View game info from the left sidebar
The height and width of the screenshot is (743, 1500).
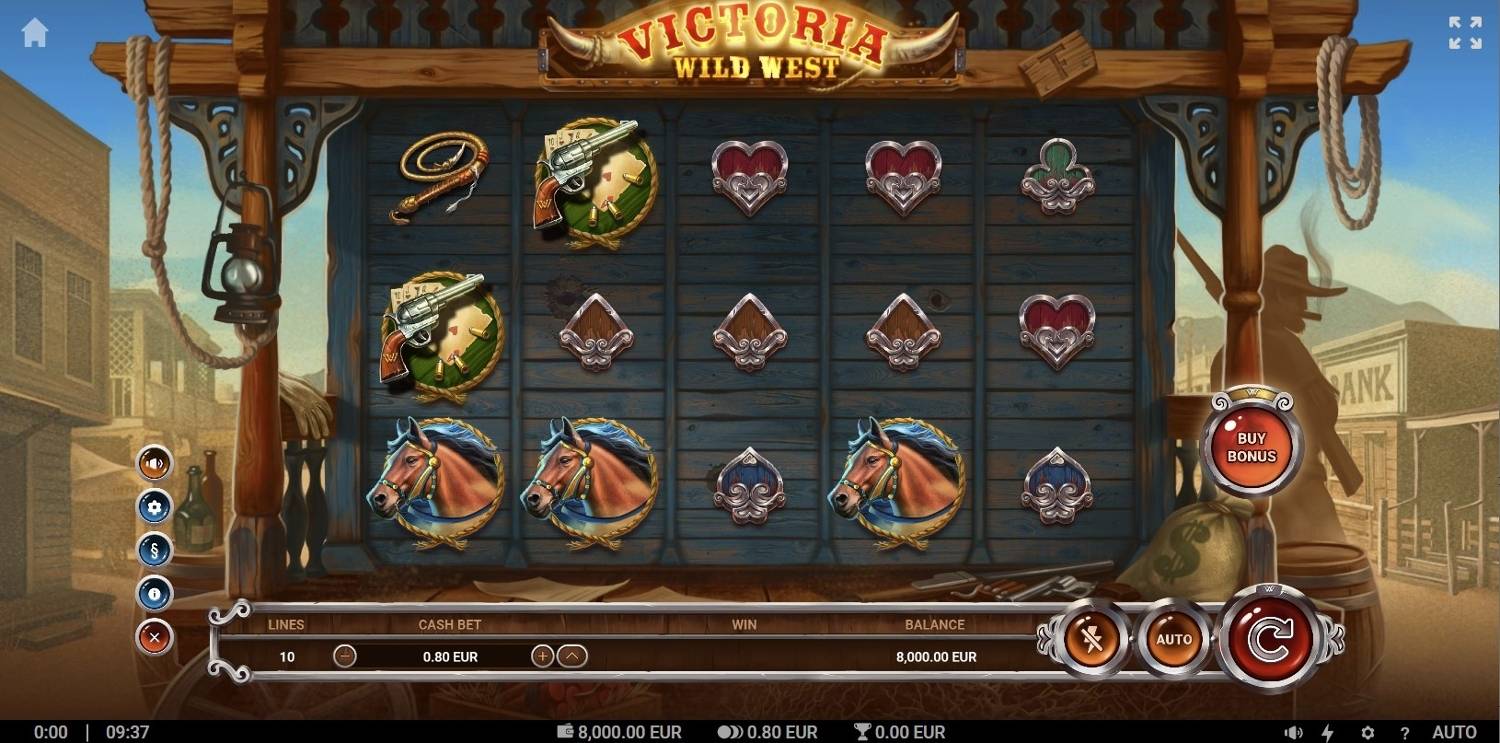pos(154,593)
